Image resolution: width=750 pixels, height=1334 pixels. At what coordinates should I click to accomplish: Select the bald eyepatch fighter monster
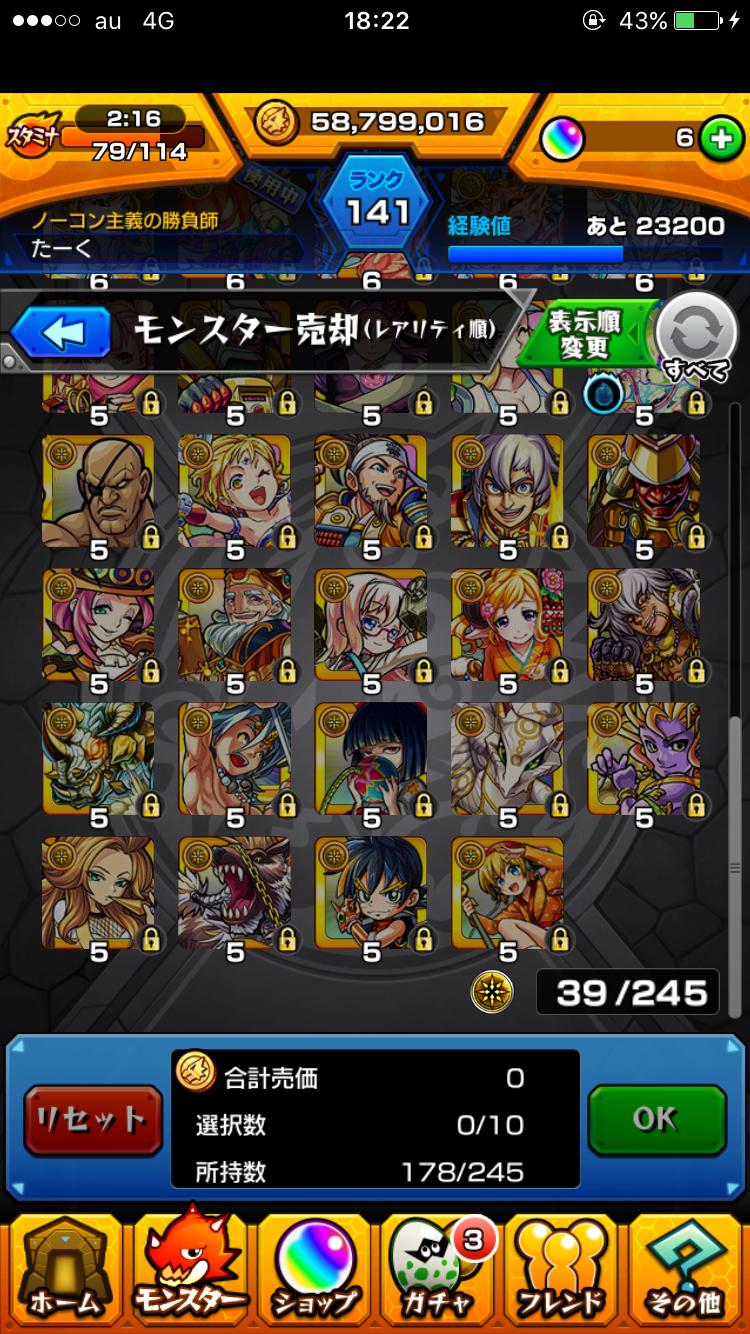point(98,490)
